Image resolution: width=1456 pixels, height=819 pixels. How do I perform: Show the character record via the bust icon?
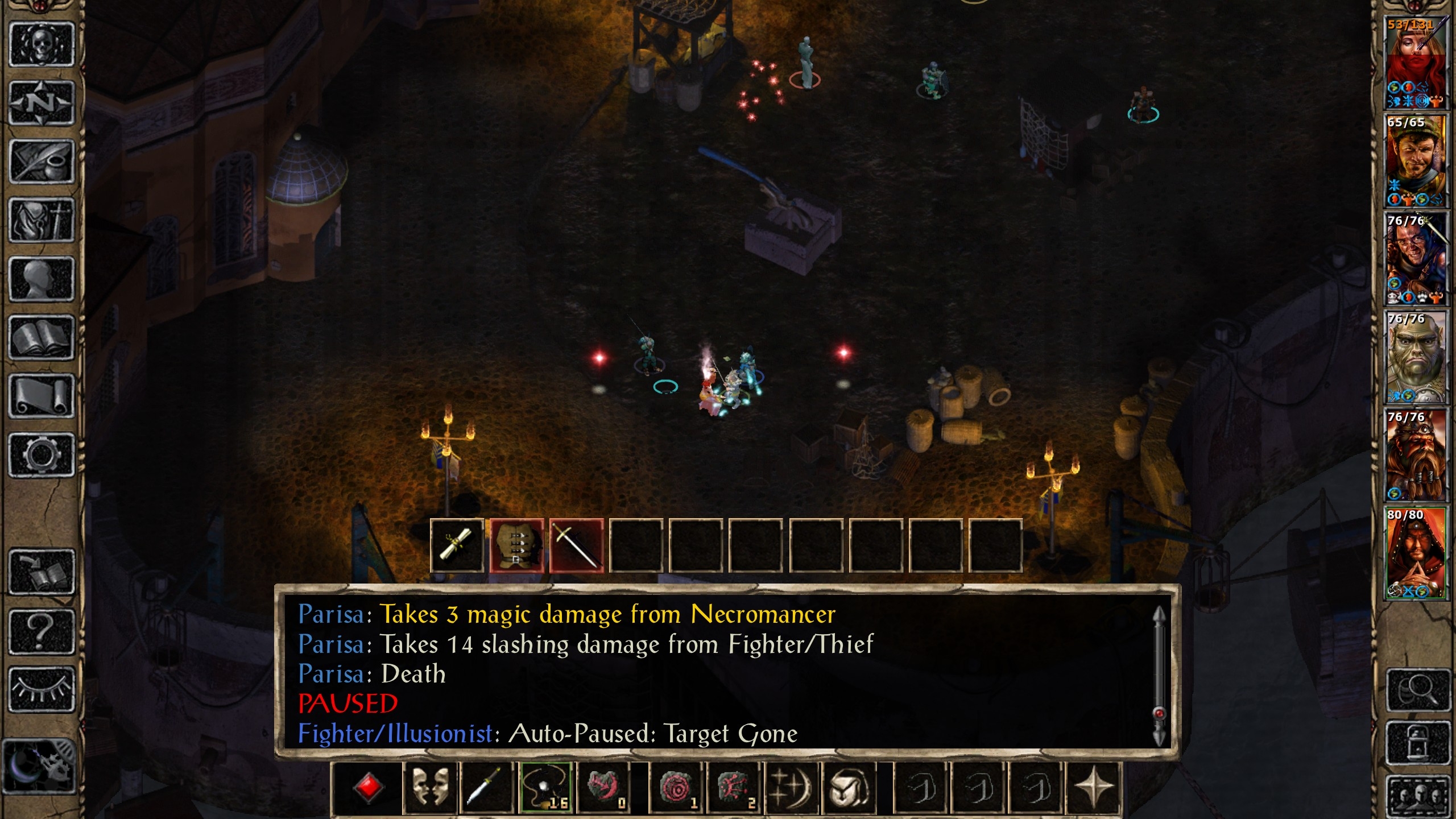pyautogui.click(x=41, y=279)
